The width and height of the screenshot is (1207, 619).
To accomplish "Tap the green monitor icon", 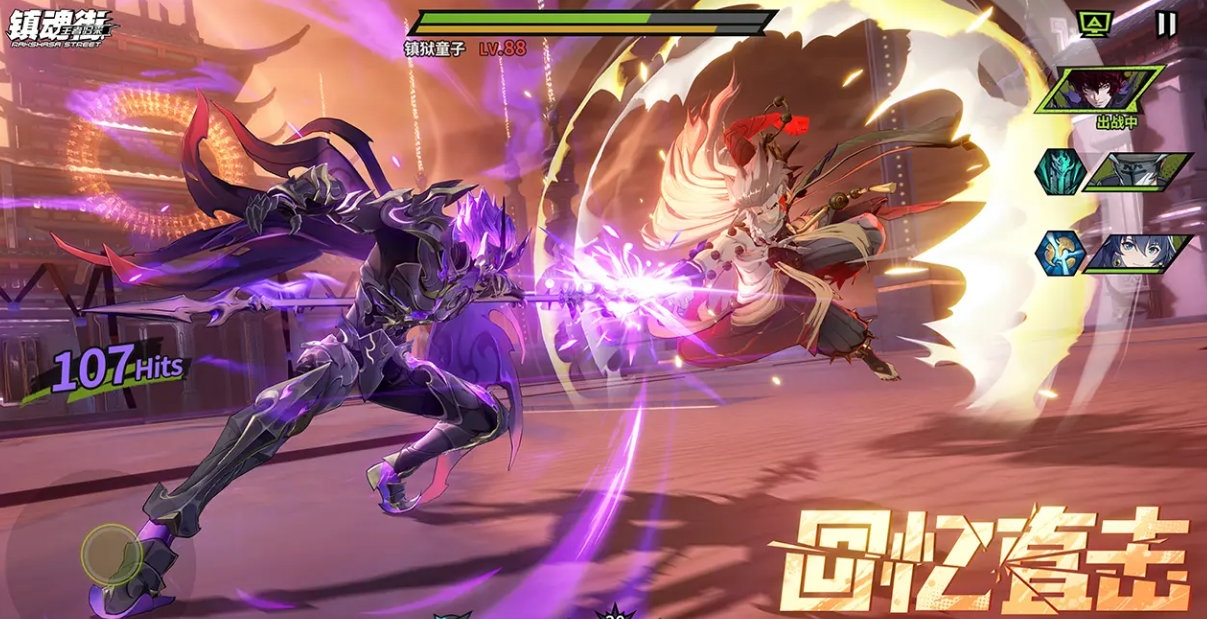I will tap(1094, 23).
